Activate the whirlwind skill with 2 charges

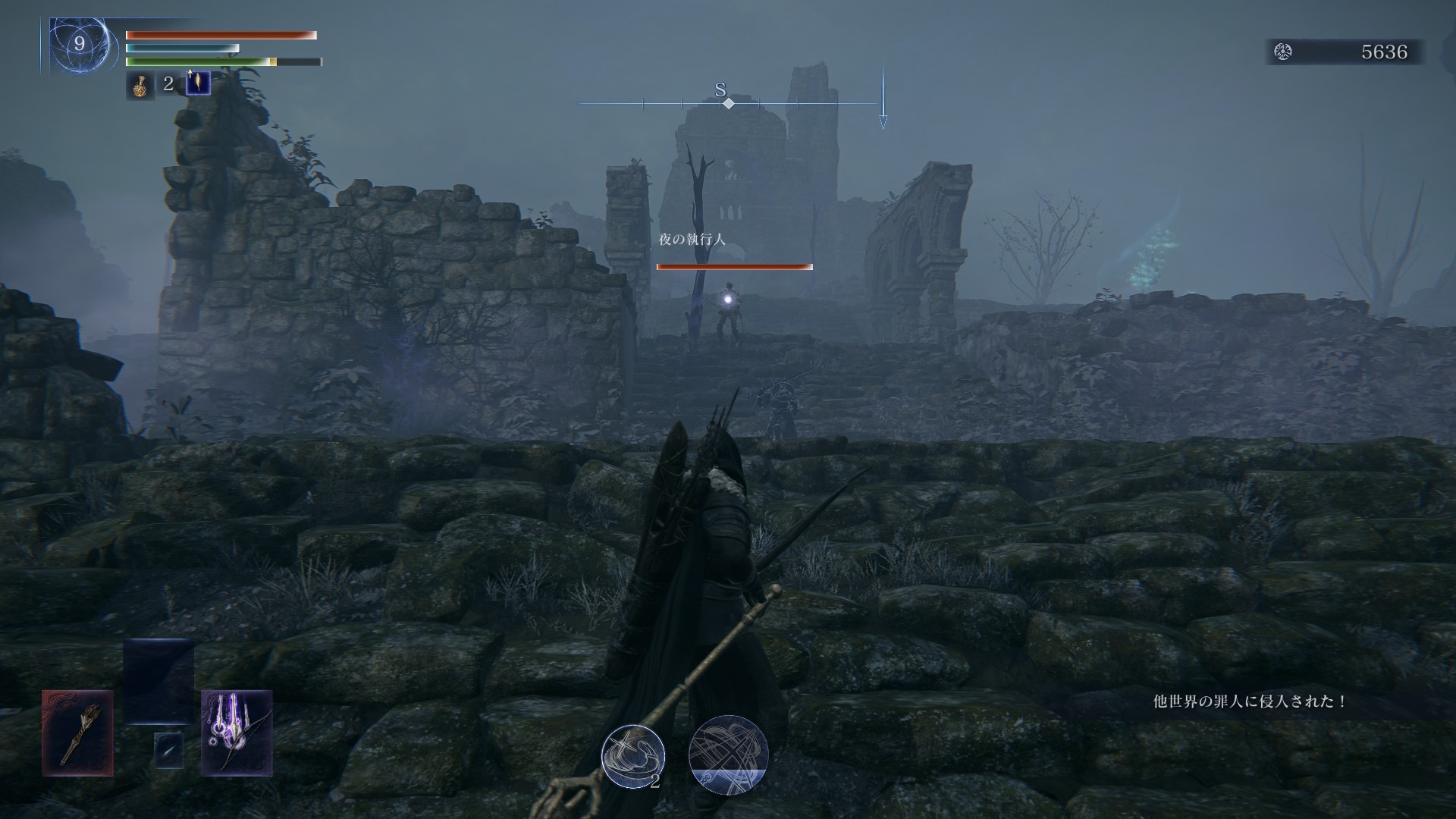tap(632, 756)
